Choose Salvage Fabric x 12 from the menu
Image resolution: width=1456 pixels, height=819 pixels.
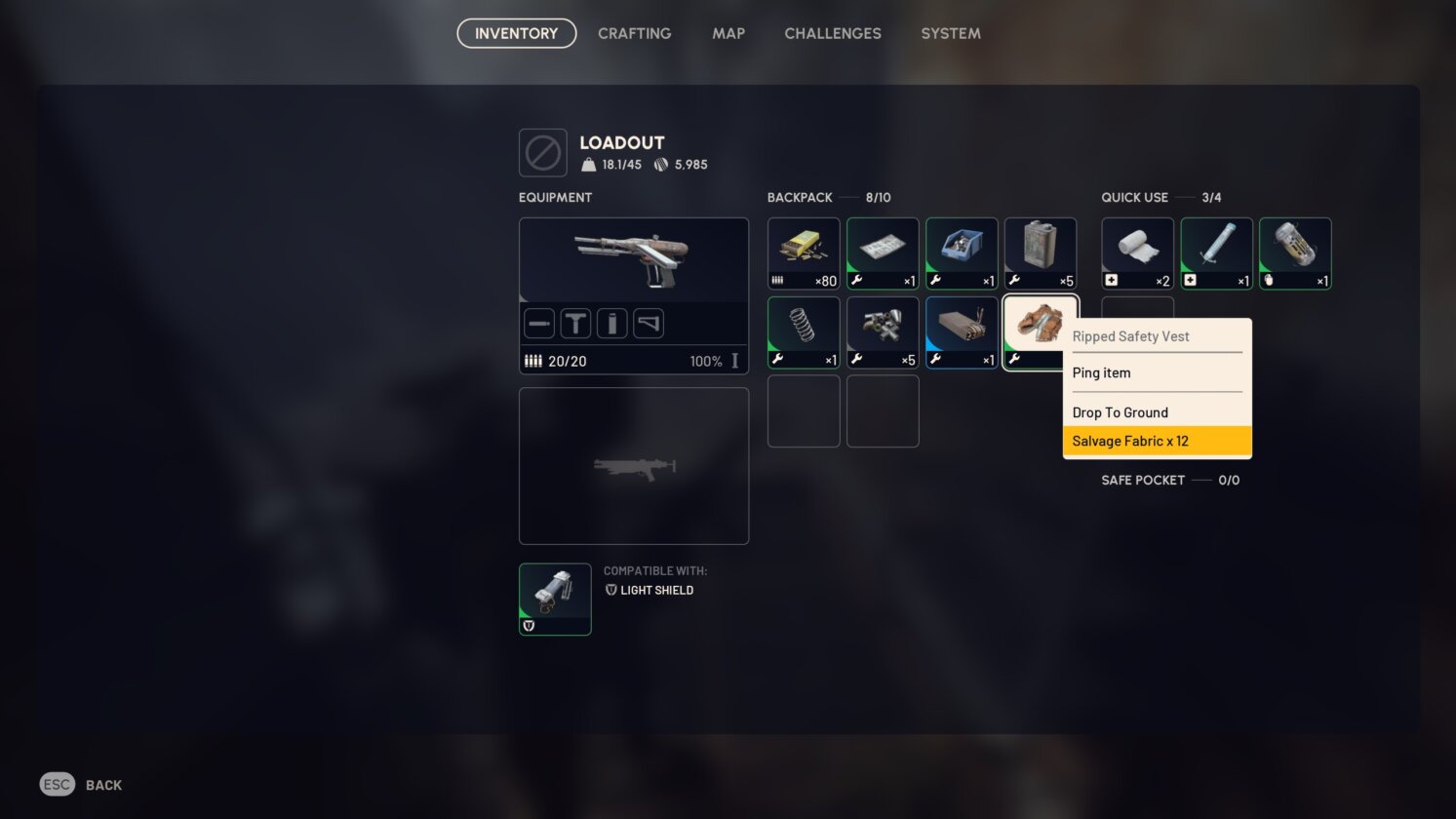coord(1130,440)
